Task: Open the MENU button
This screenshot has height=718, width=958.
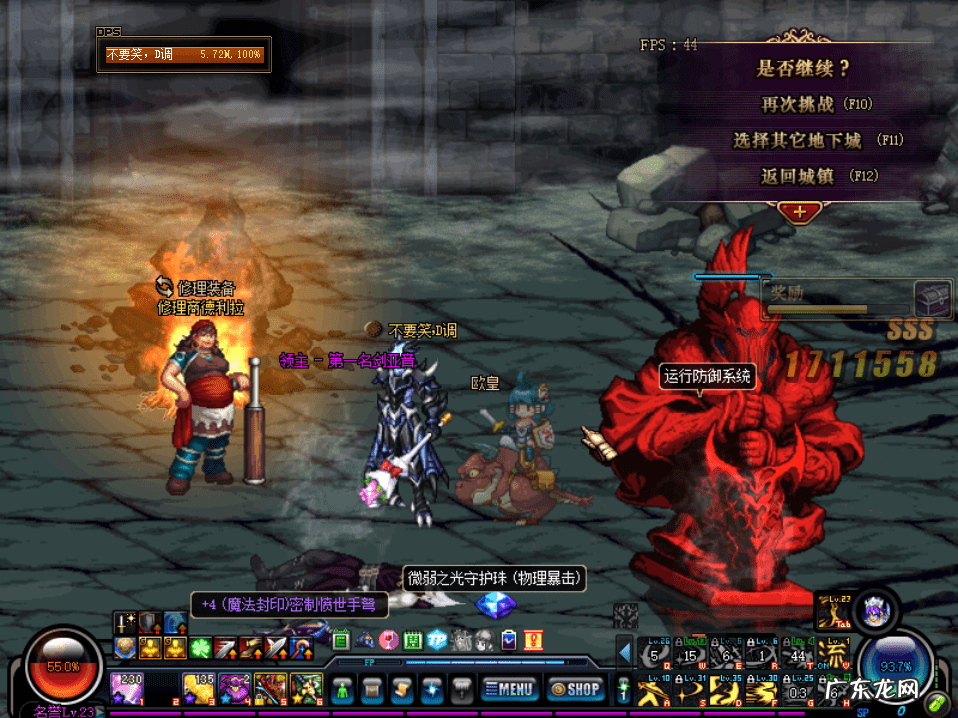Action: (509, 688)
